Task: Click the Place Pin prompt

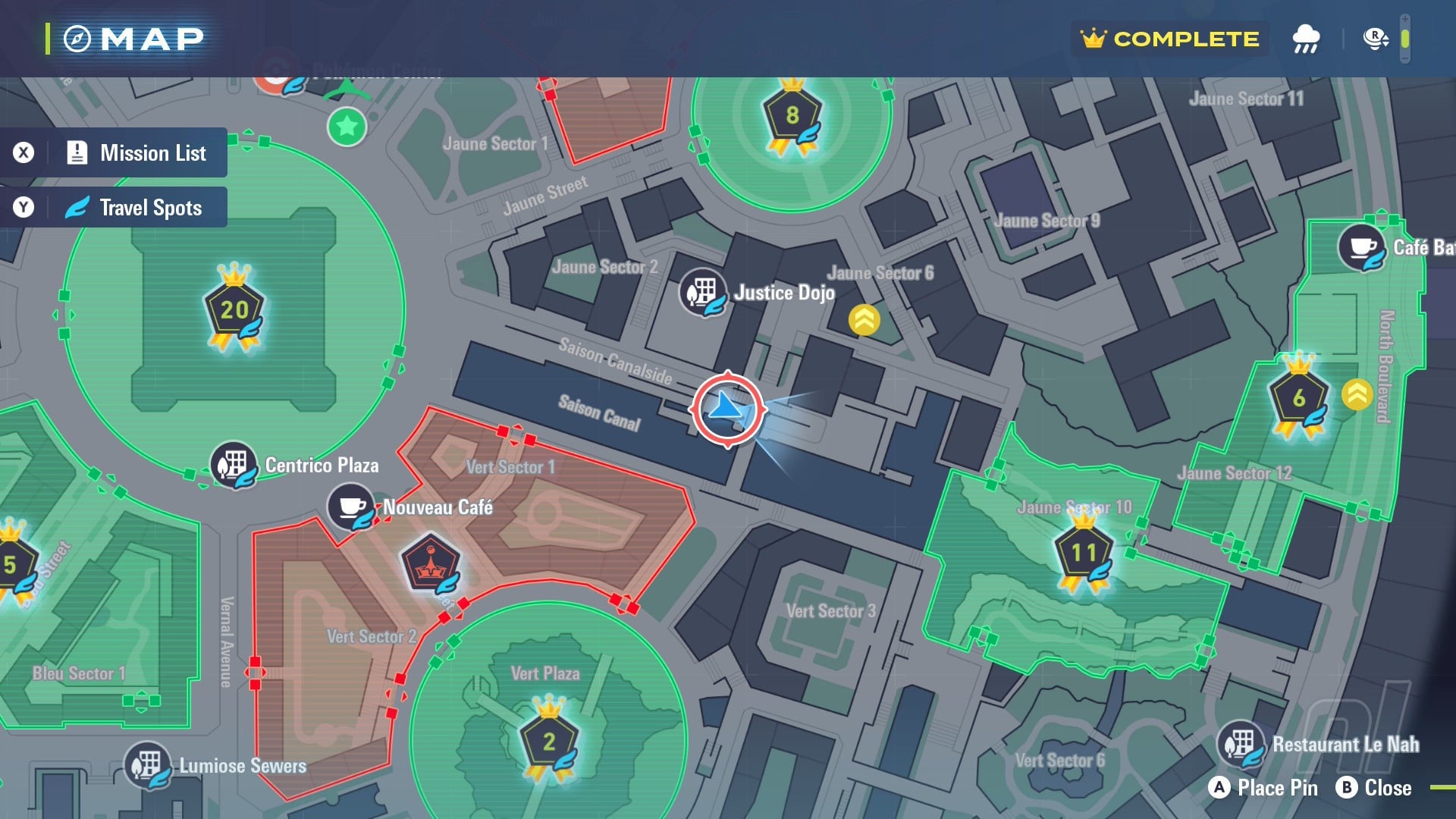Action: click(x=1263, y=788)
